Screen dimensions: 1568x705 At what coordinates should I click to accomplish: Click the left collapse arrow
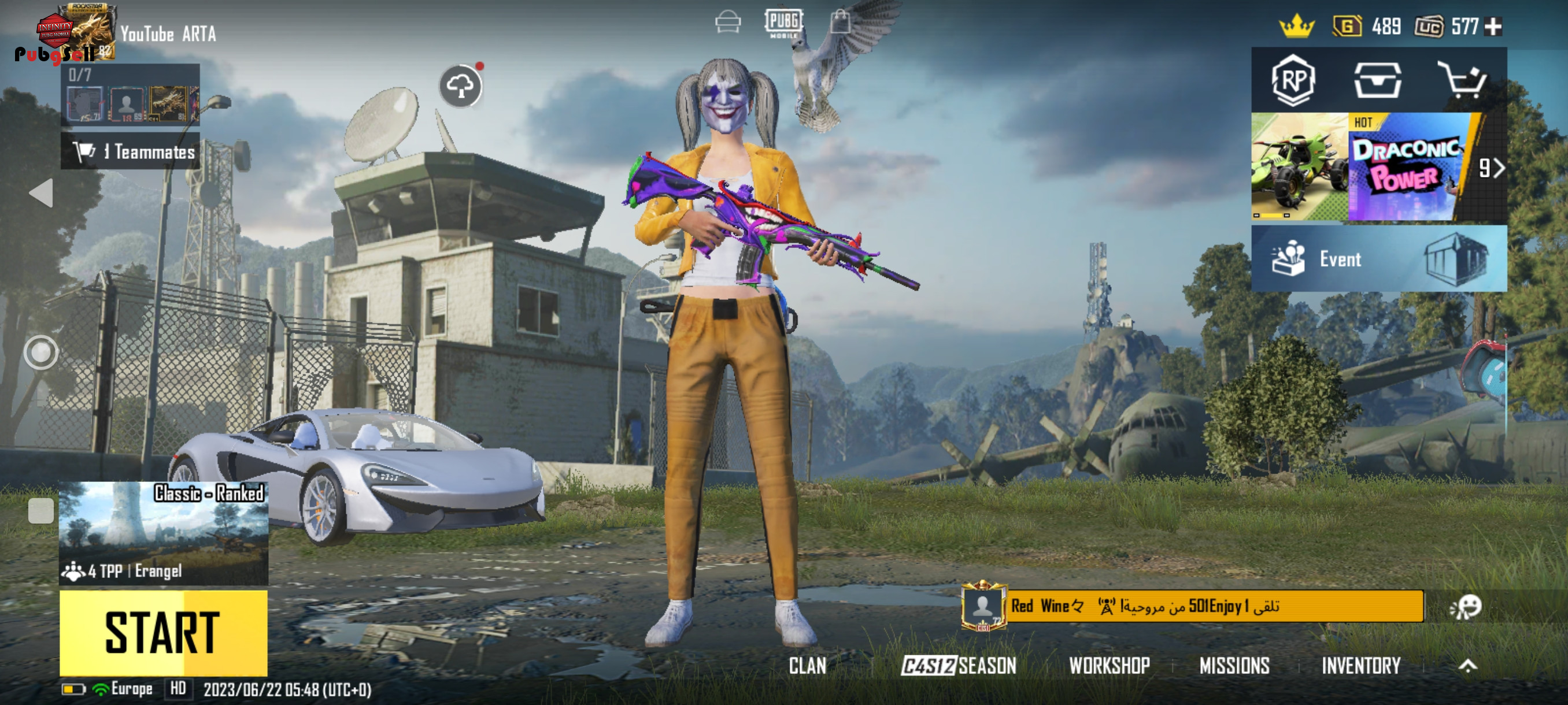pos(42,193)
